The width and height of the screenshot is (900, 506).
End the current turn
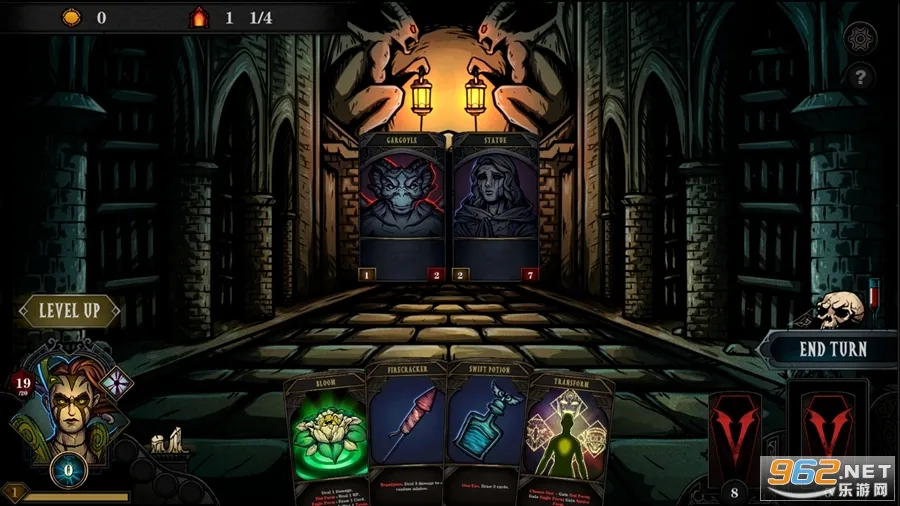click(x=832, y=350)
